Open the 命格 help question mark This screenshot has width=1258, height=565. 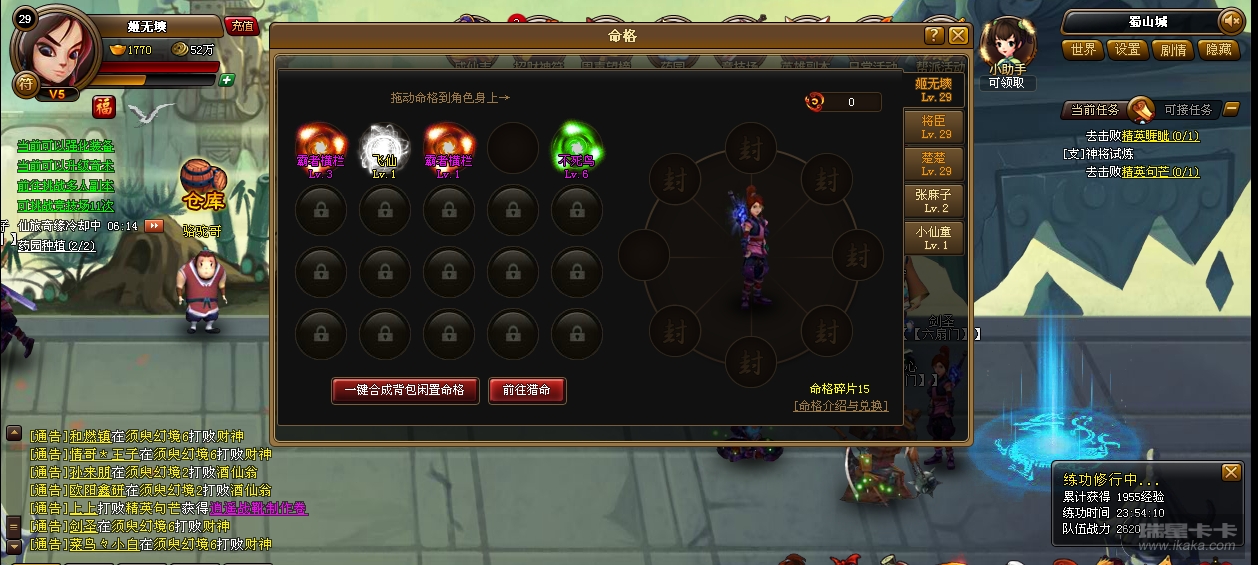(934, 36)
